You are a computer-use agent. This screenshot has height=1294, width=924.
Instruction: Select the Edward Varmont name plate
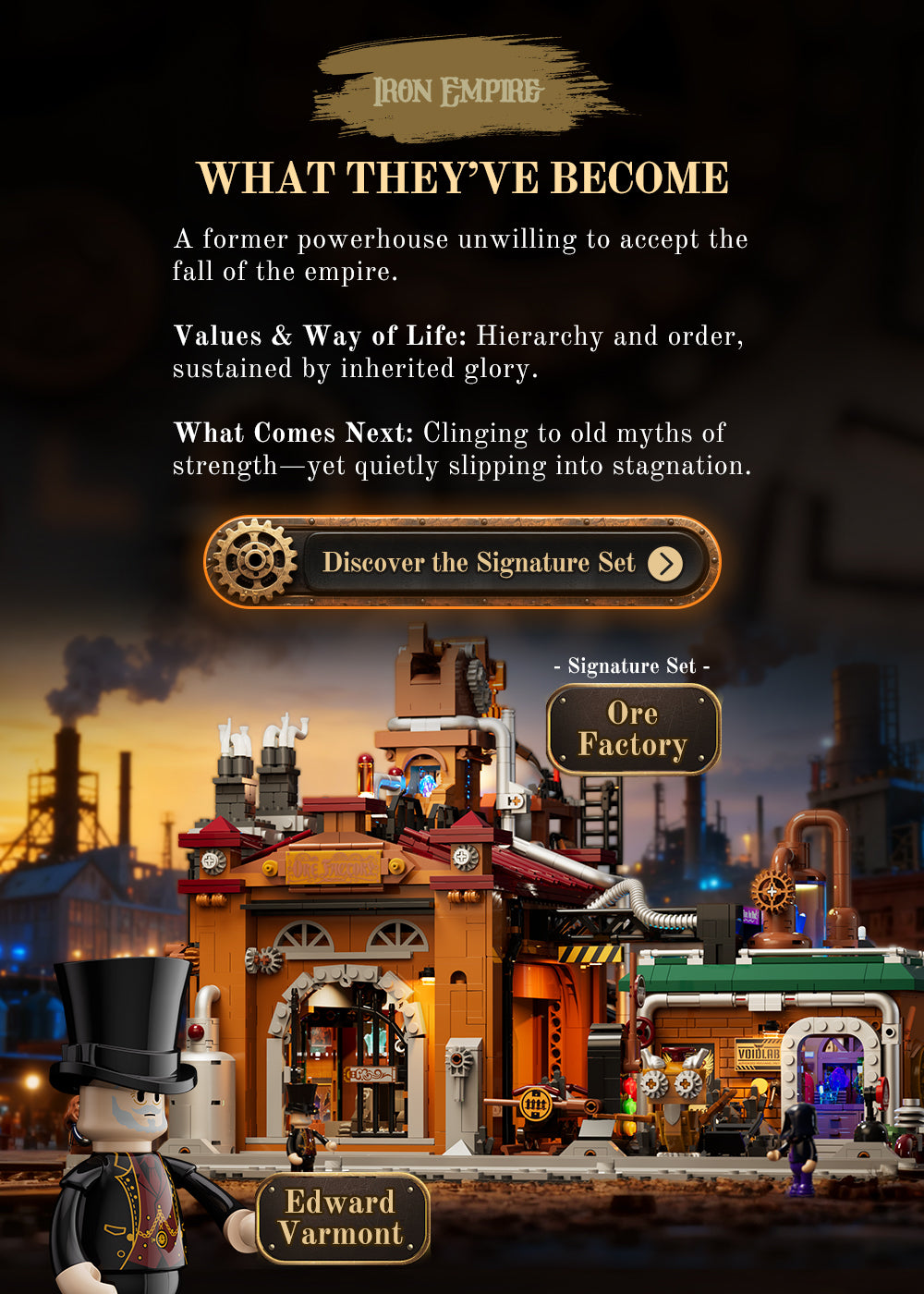click(x=342, y=1217)
